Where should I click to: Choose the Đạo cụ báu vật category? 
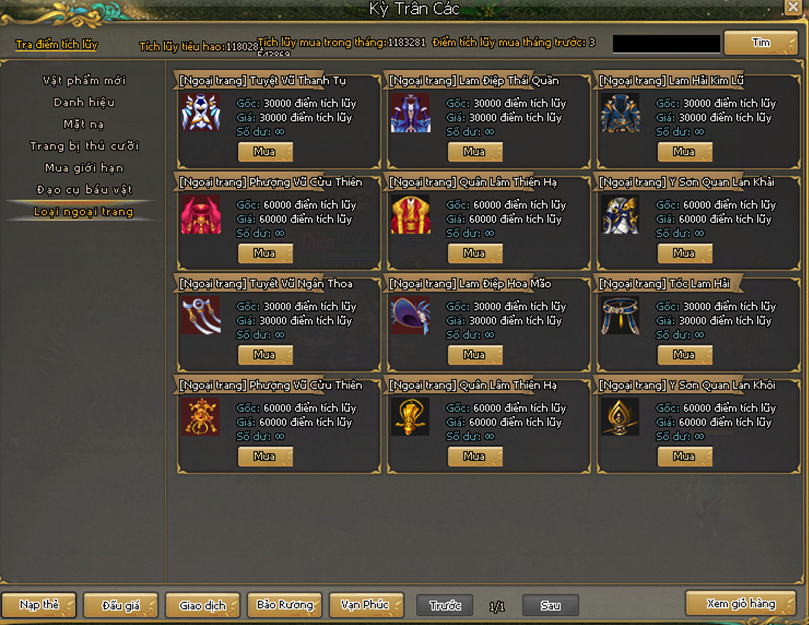click(84, 190)
